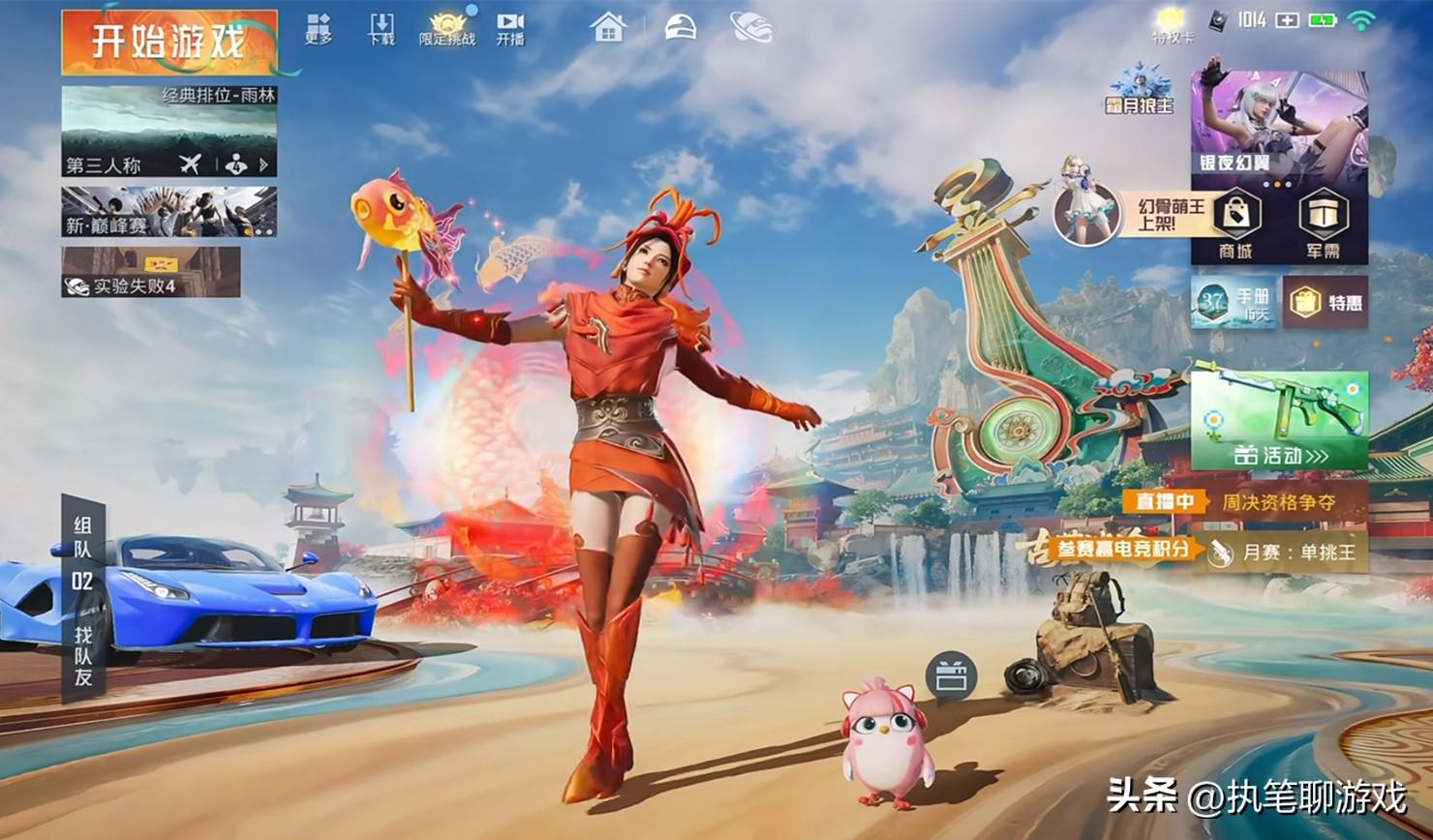Open the 实验失败4 mode banner
Image resolution: width=1433 pixels, height=840 pixels.
pyautogui.click(x=151, y=272)
